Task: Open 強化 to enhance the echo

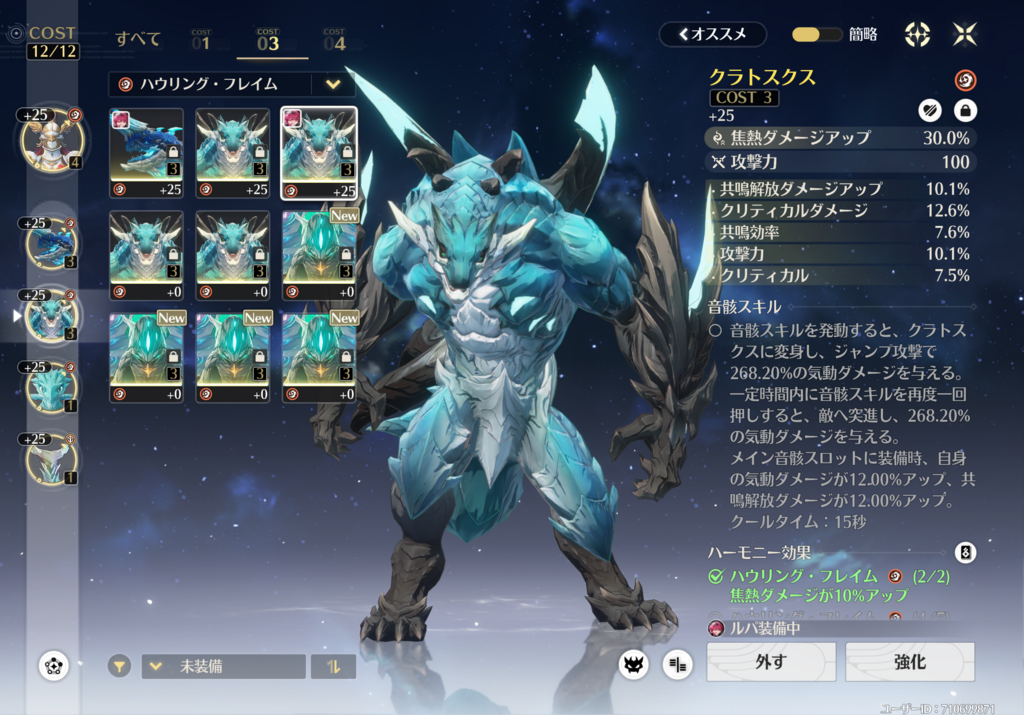Action: tap(910, 662)
